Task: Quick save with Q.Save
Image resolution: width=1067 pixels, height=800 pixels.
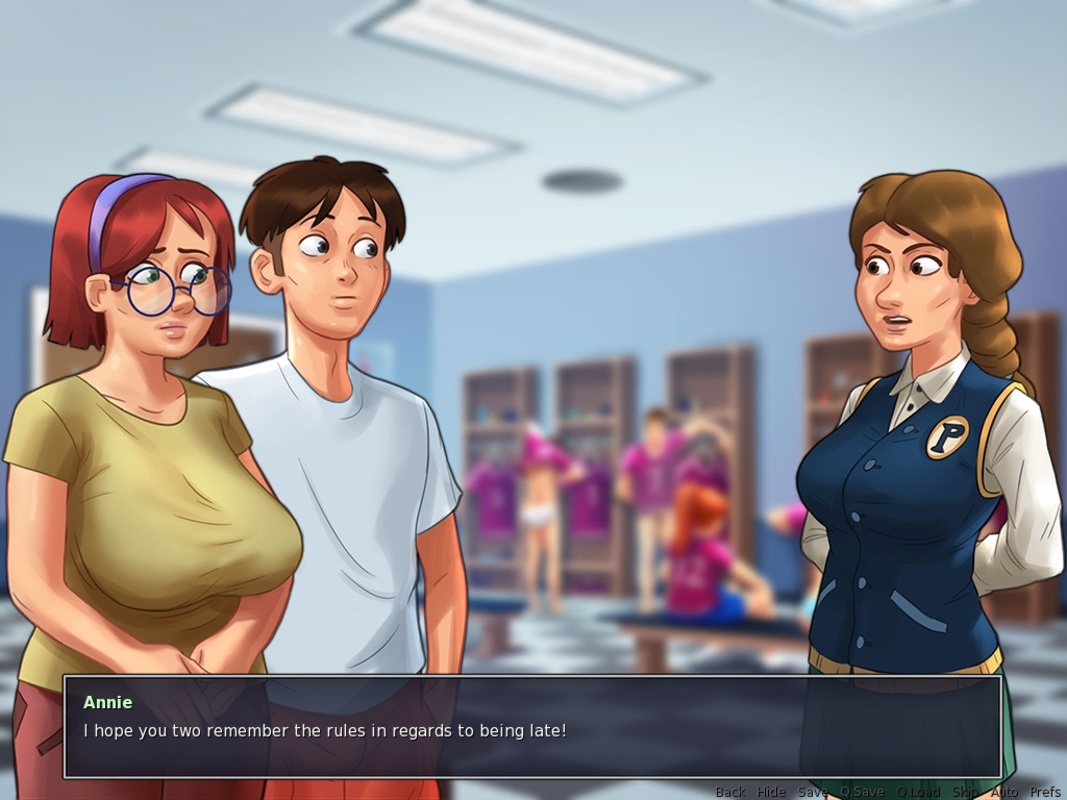Action: tap(861, 792)
